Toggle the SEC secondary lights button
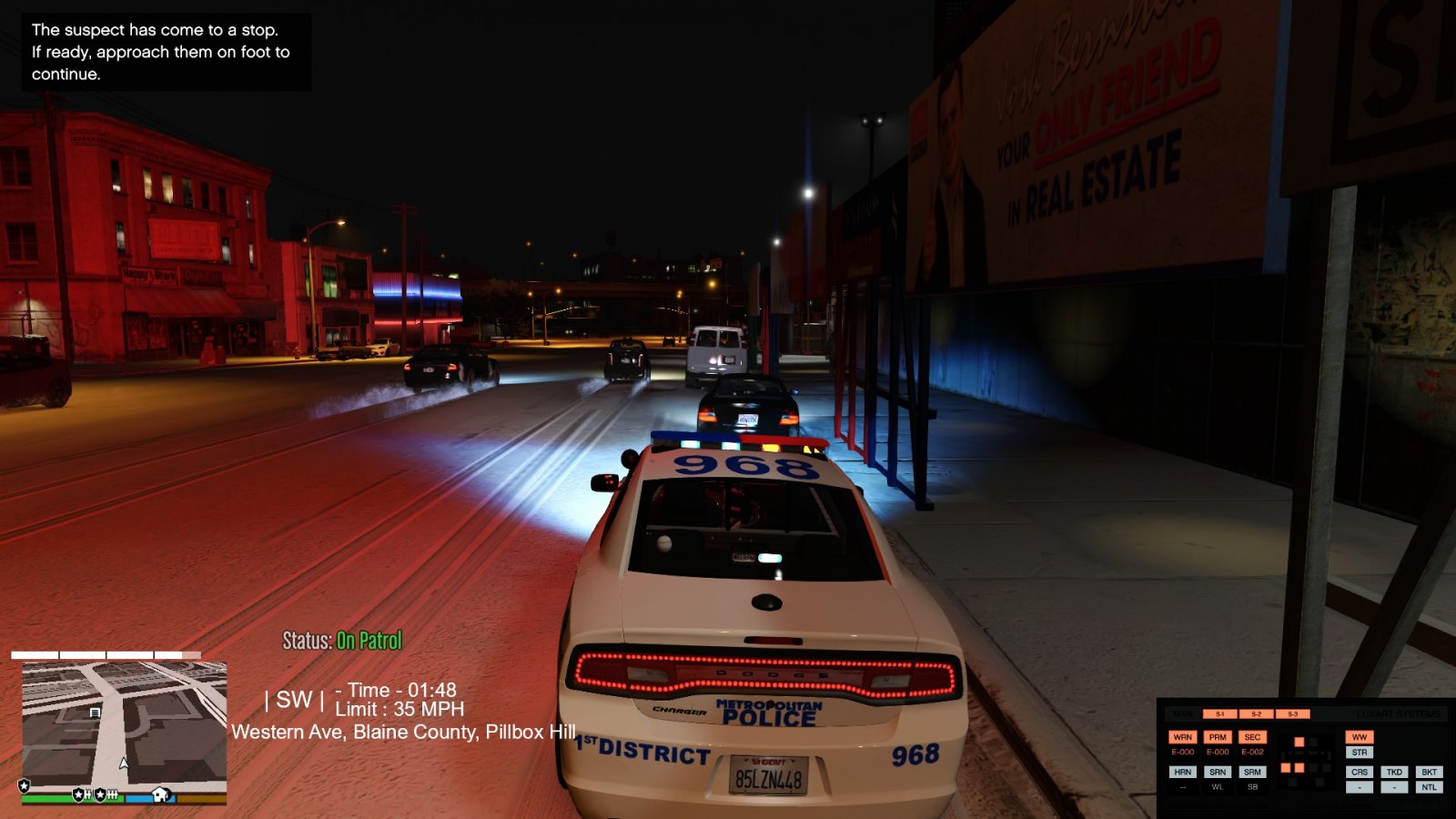 pos(1252,737)
